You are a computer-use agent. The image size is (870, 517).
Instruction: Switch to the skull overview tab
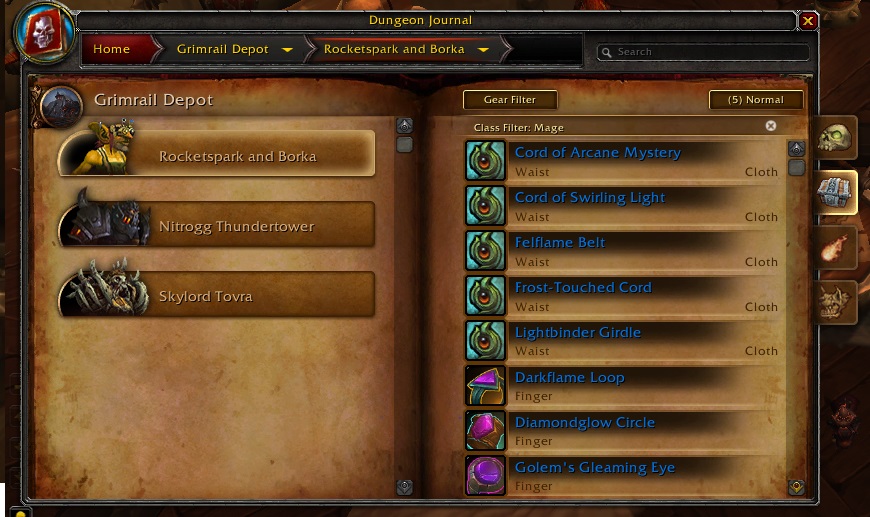point(833,139)
